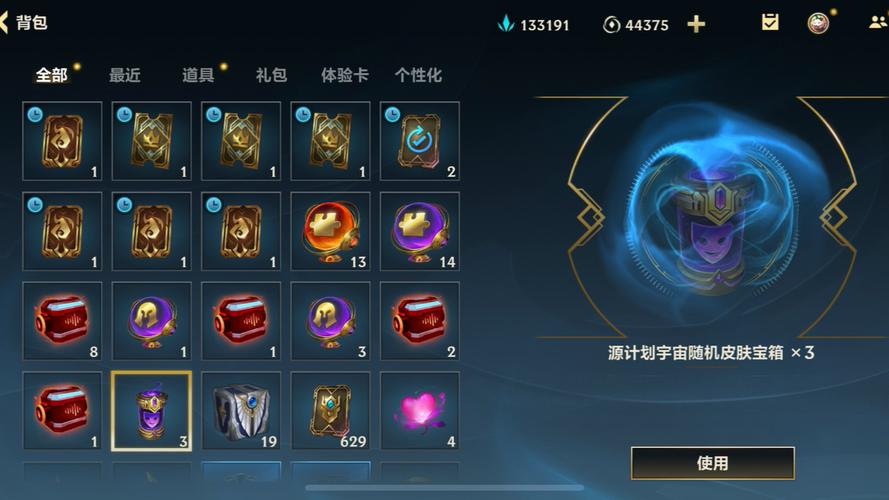Open the 个性化 tab

pyautogui.click(x=418, y=75)
